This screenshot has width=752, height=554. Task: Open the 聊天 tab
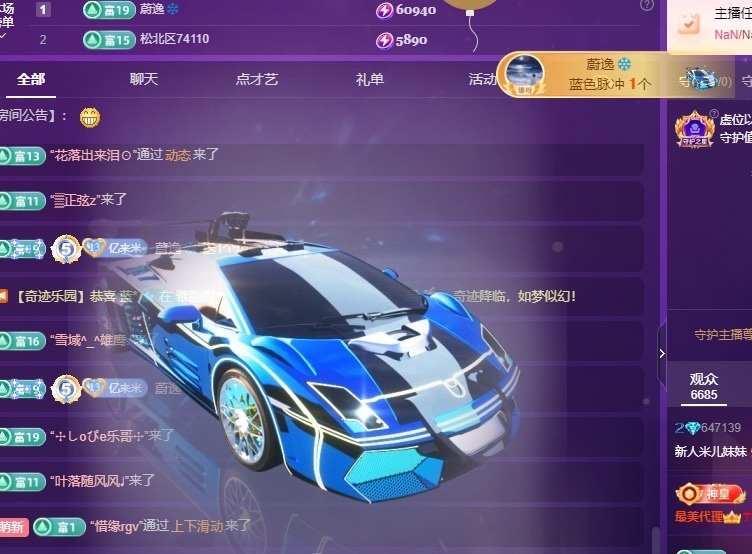click(x=144, y=79)
